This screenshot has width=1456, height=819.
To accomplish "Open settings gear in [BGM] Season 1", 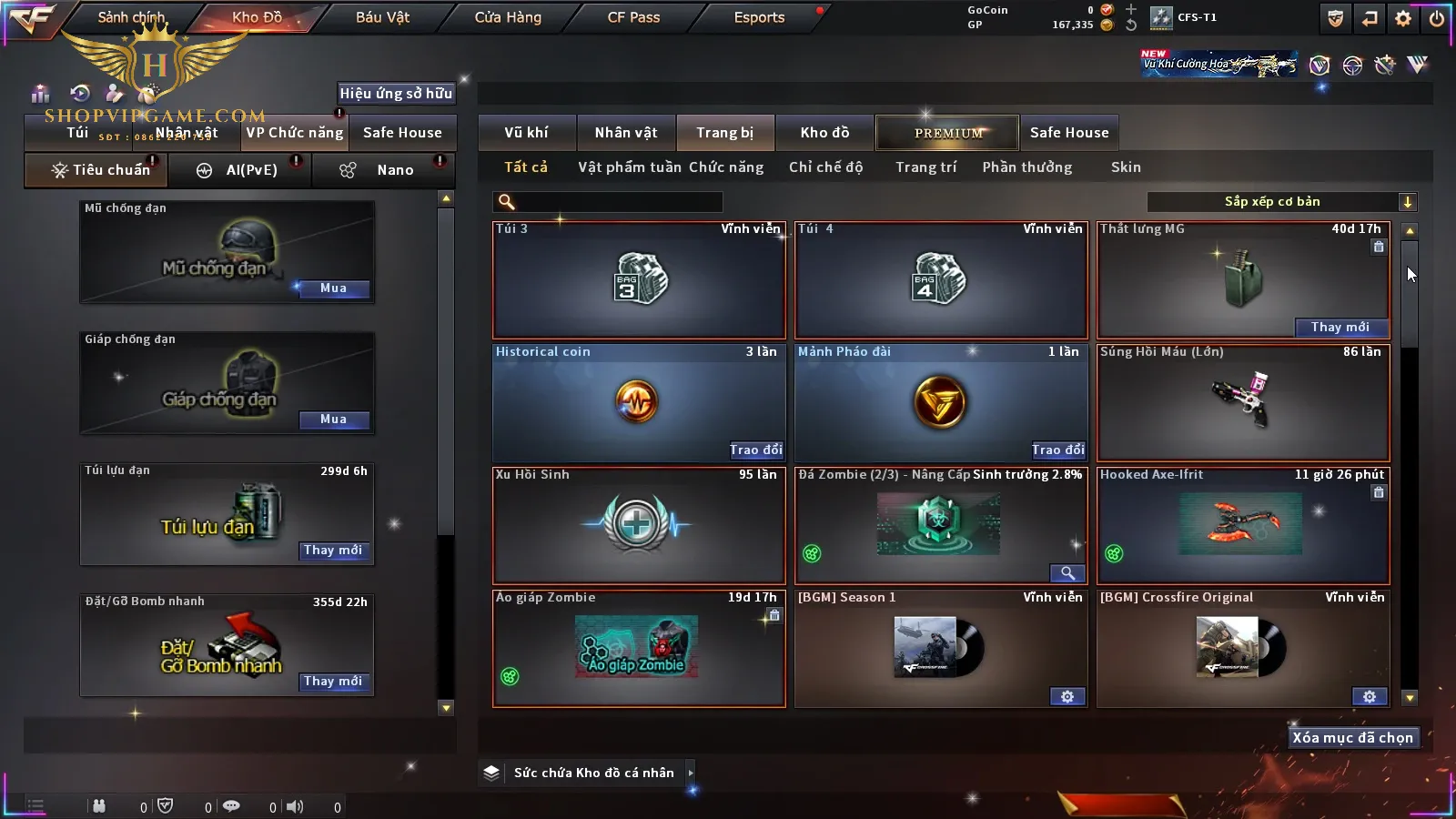I will (1067, 697).
